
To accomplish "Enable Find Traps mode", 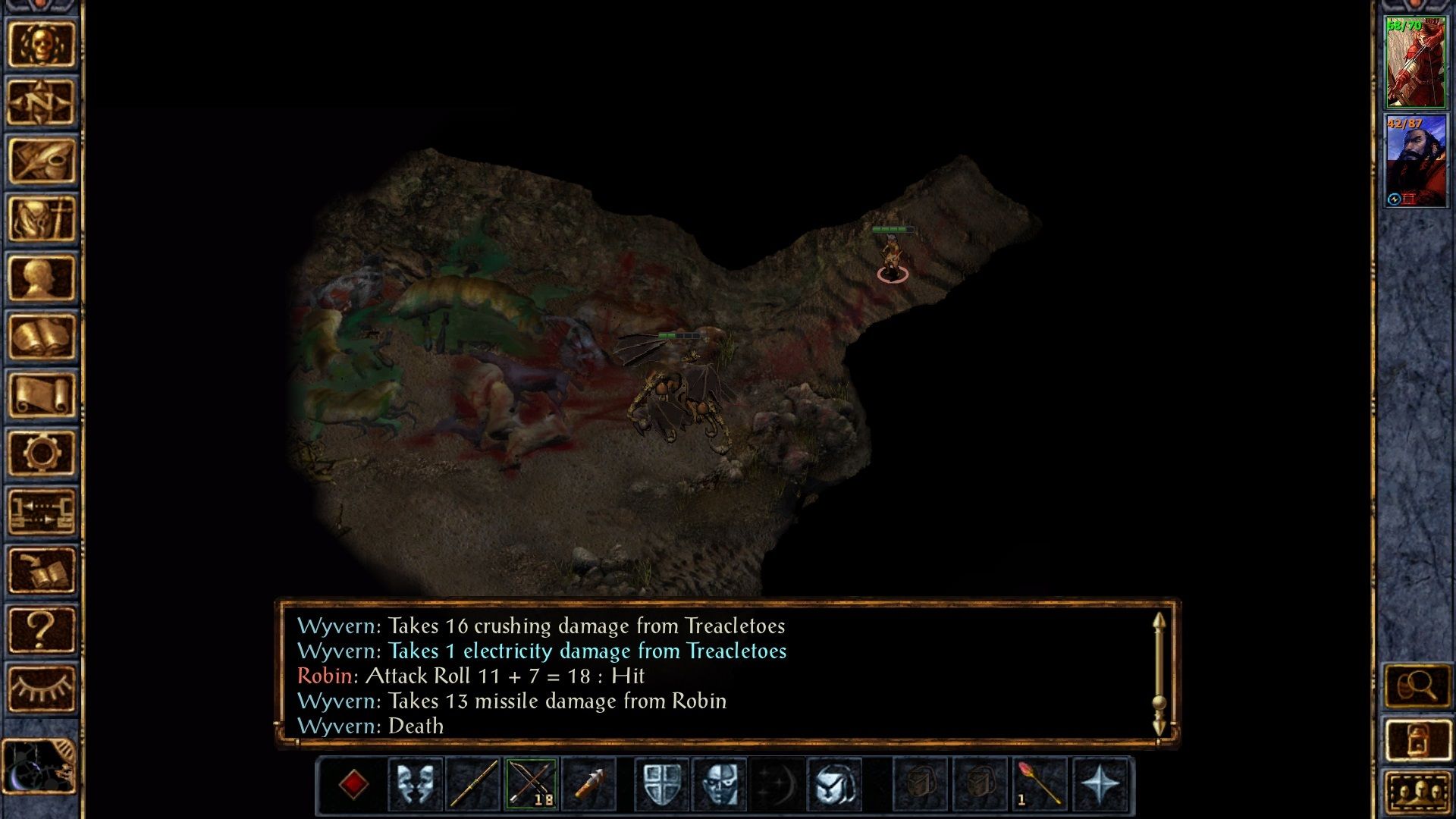I will [x=721, y=785].
